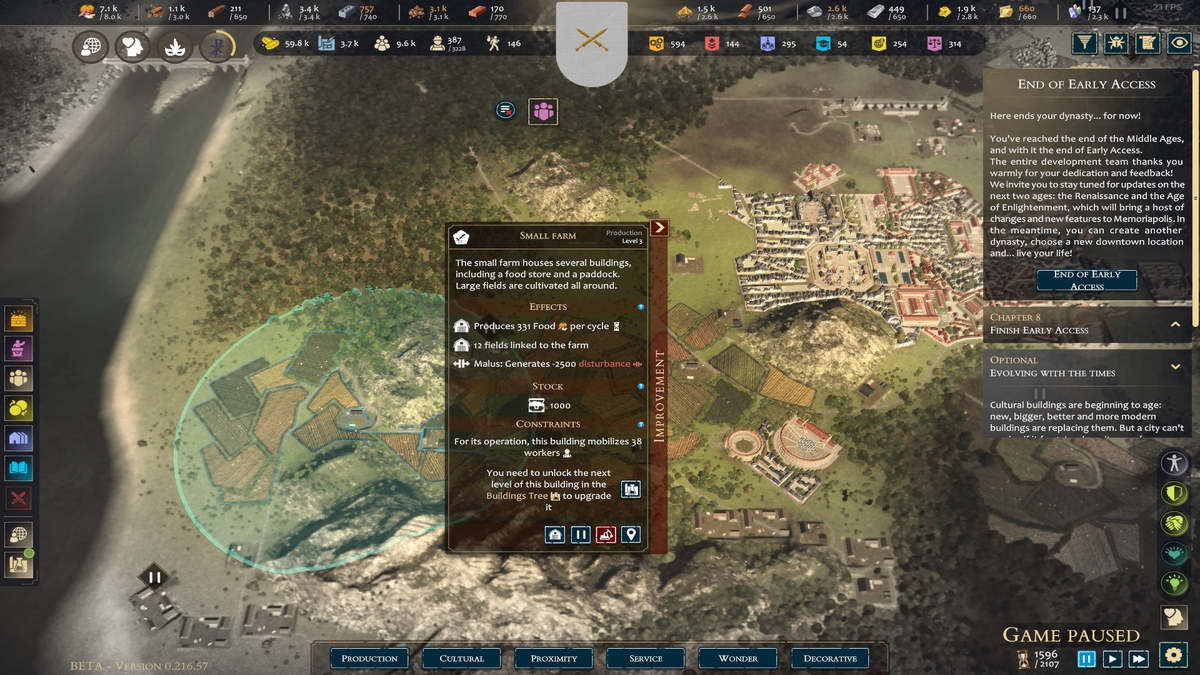Expand the Optional Evolving with the Times objective
1200x675 pixels.
point(1175,366)
